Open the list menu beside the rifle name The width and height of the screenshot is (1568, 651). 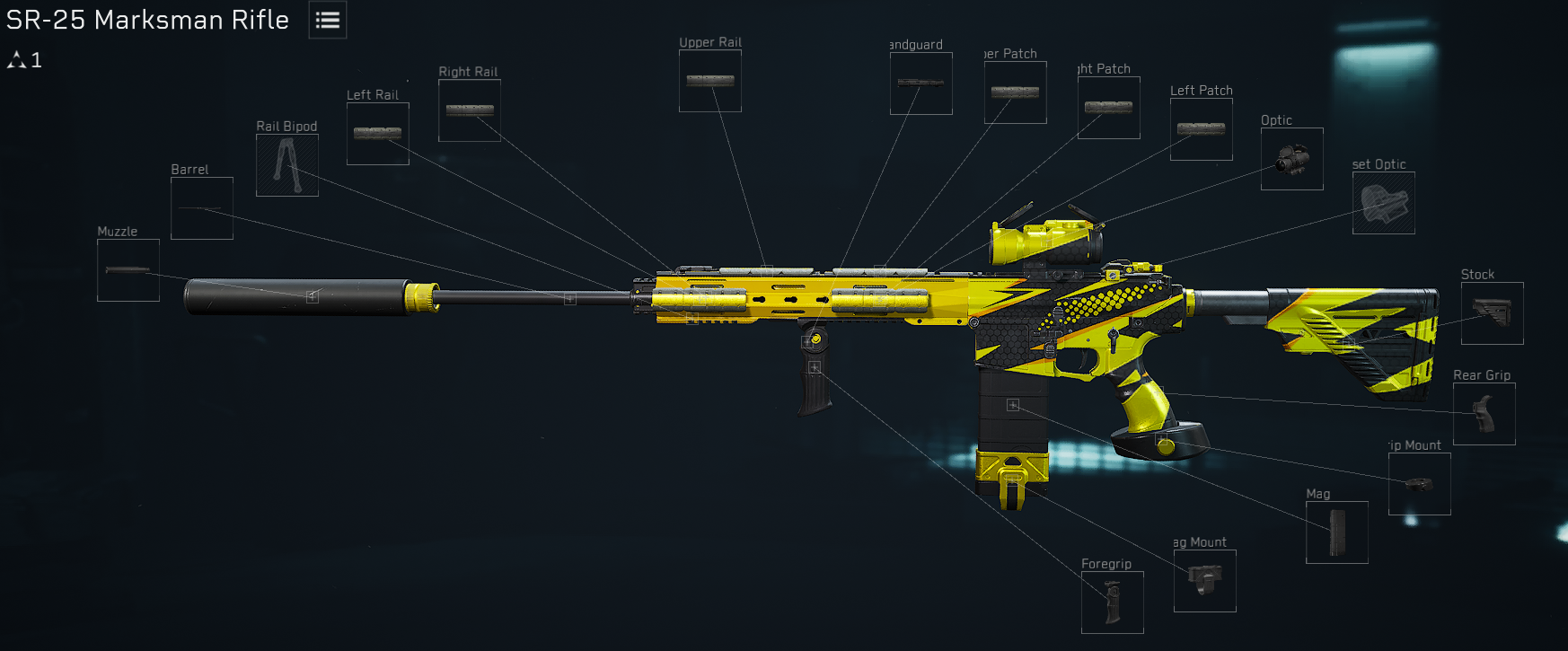point(327,20)
